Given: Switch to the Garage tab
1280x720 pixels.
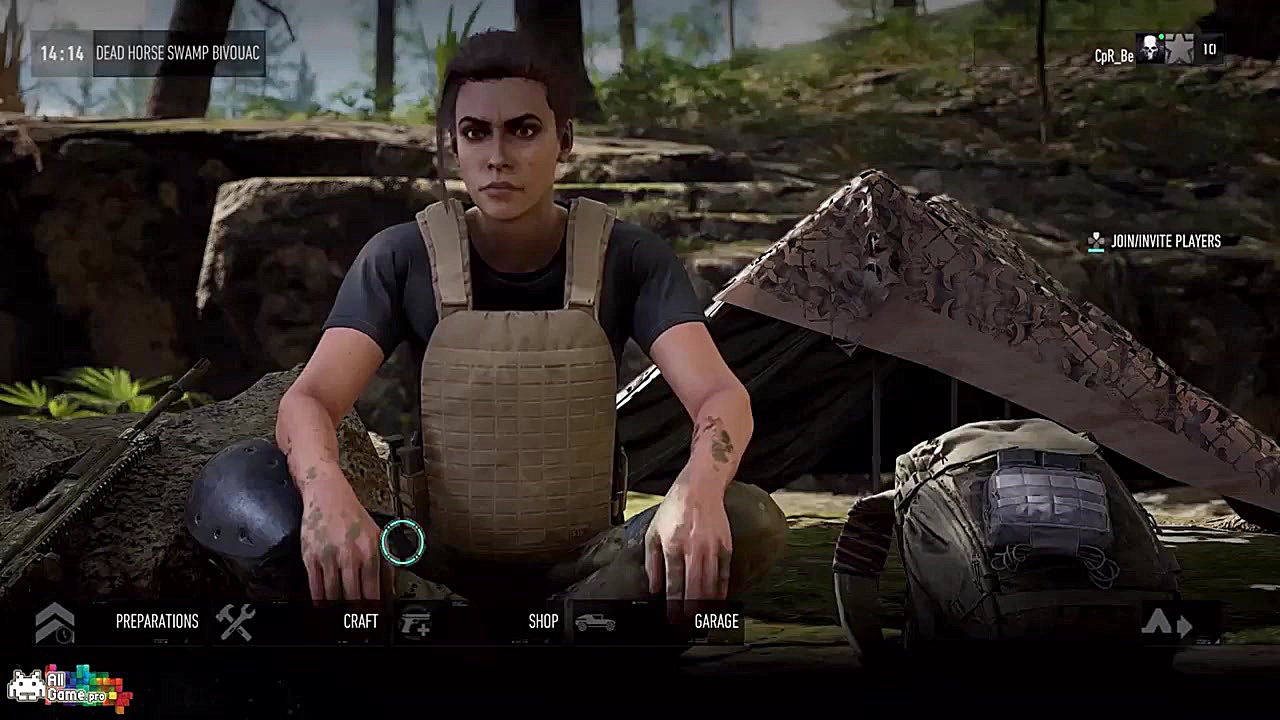Looking at the screenshot, I should [718, 620].
